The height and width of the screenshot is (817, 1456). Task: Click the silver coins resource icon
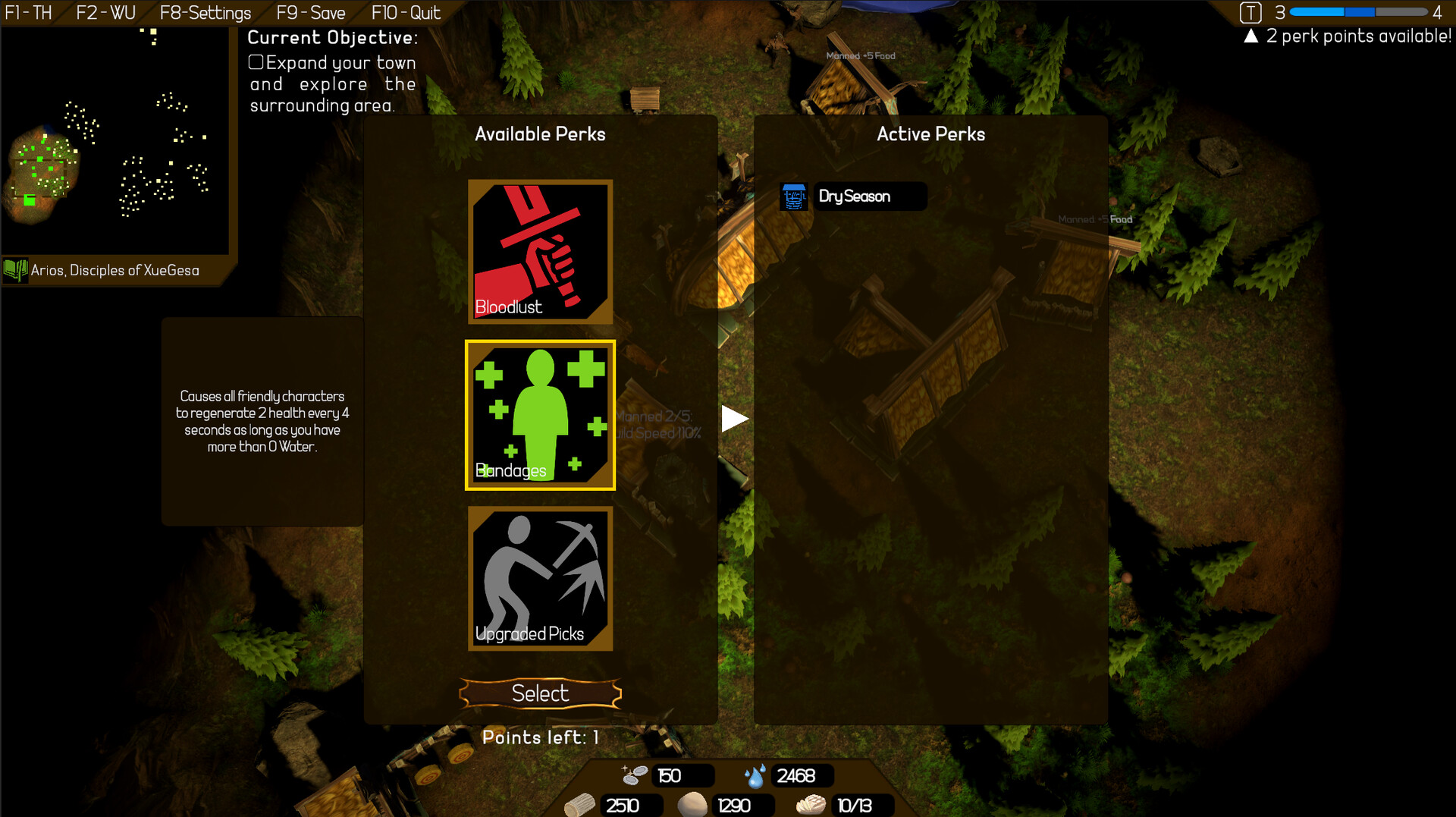pyautogui.click(x=634, y=775)
